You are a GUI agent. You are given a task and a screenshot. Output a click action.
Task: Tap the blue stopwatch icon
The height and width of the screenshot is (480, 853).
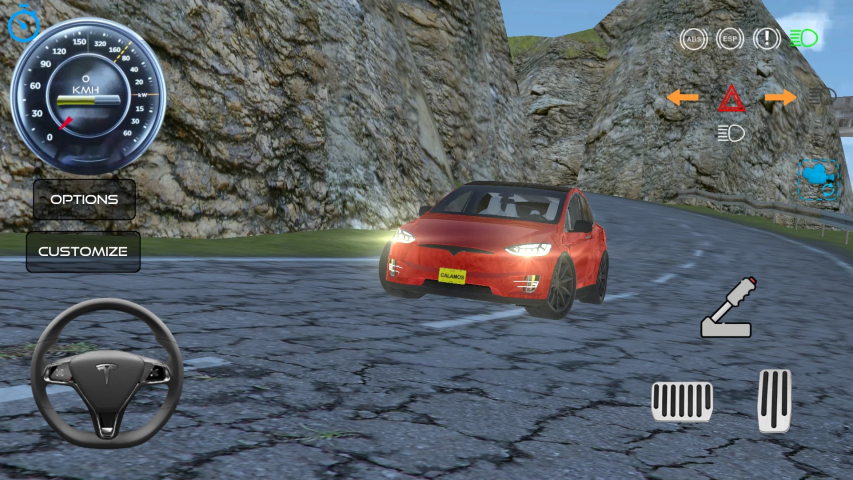point(22,24)
